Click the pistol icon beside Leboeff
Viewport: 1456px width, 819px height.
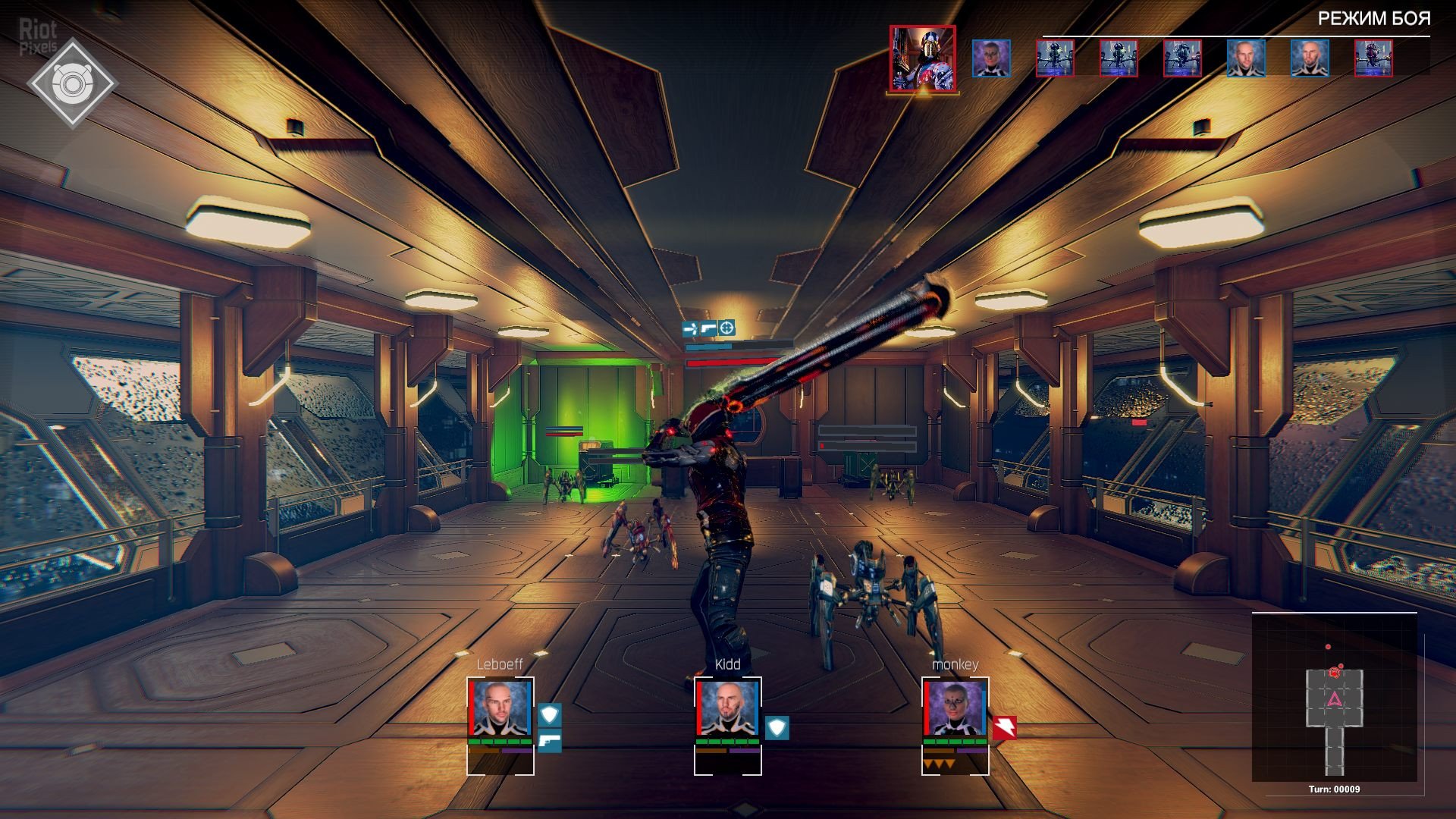(550, 740)
